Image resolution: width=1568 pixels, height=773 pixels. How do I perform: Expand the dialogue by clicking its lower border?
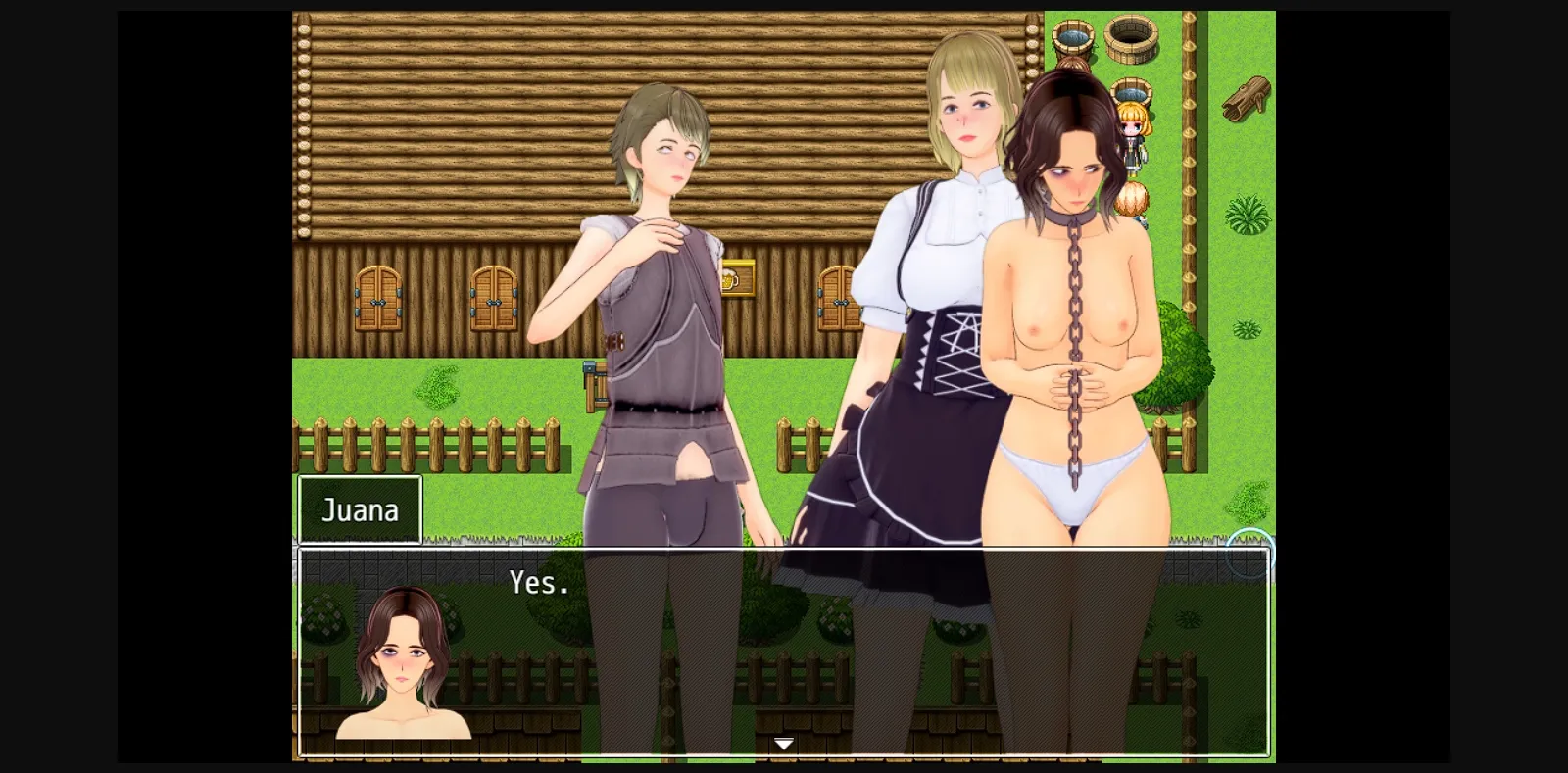[x=782, y=754]
